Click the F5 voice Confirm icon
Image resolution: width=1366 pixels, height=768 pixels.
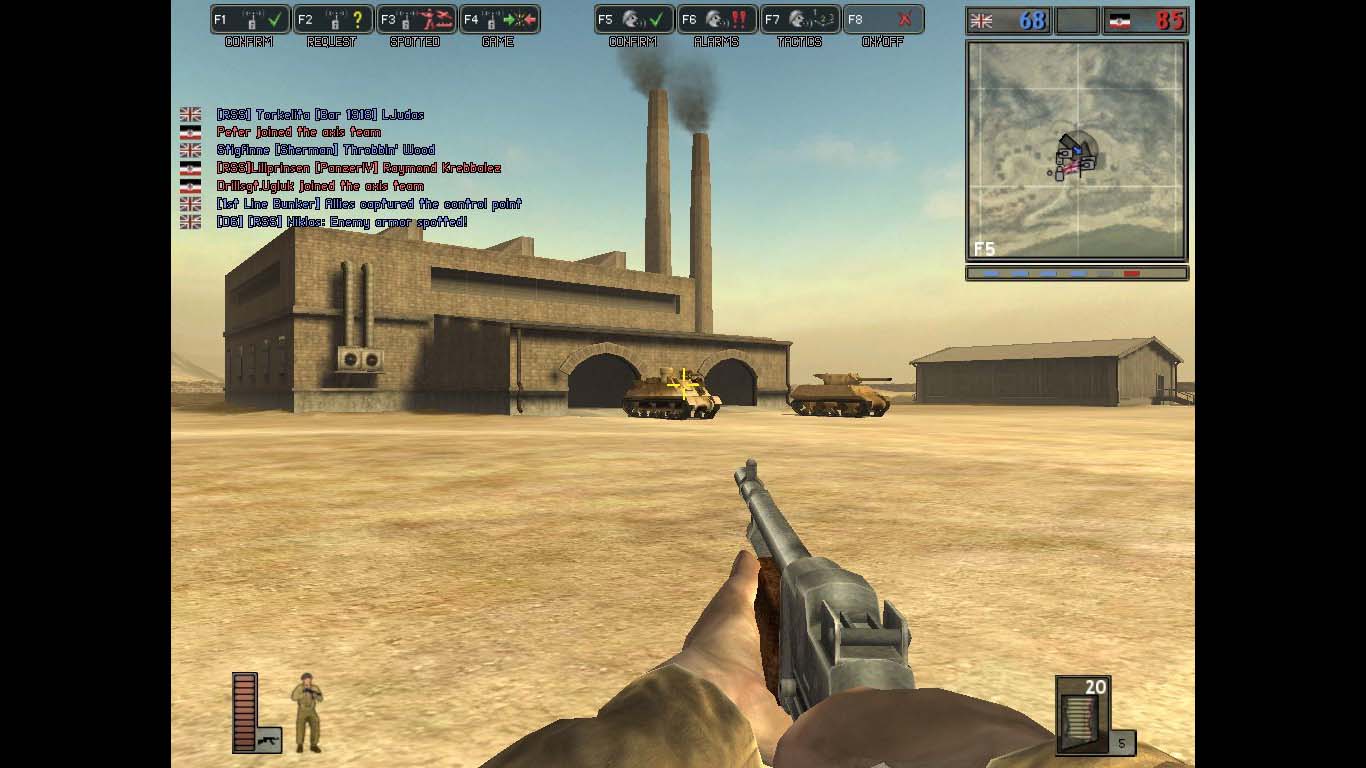pyautogui.click(x=636, y=19)
